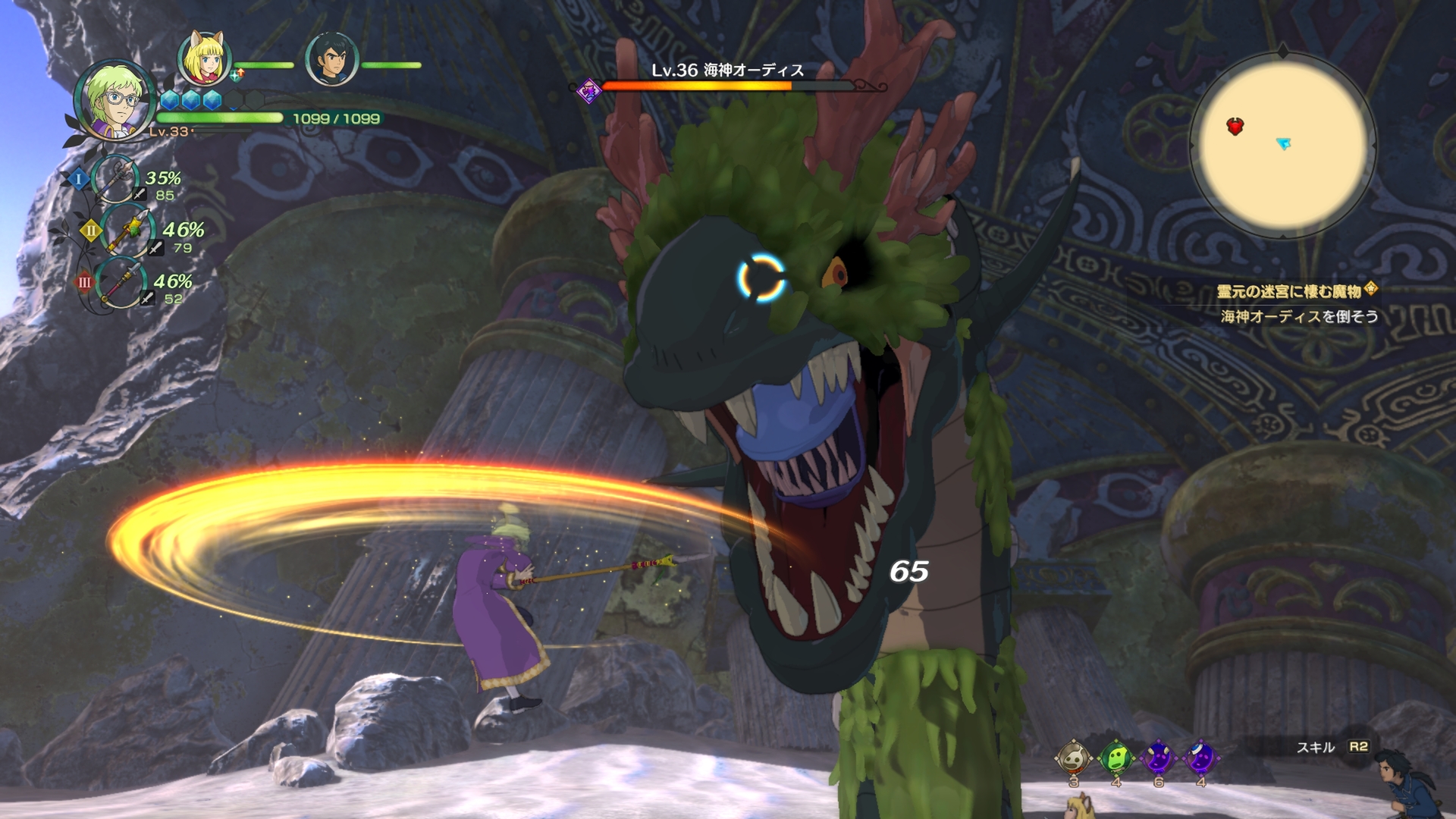This screenshot has height=819, width=1456.
Task: Equip weapon slot I spear at 35%
Action: (x=115, y=179)
